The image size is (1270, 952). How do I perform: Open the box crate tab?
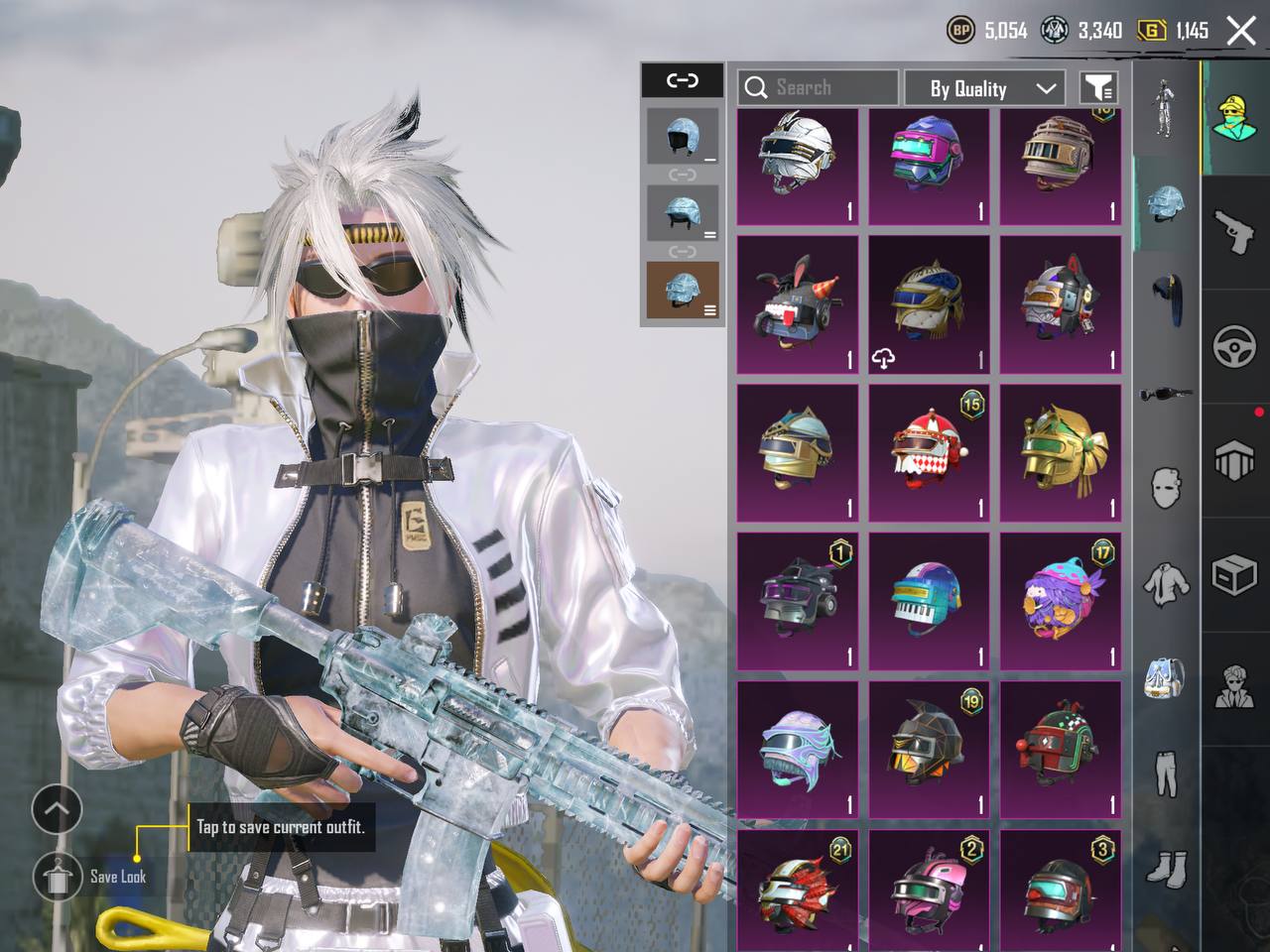(1234, 575)
